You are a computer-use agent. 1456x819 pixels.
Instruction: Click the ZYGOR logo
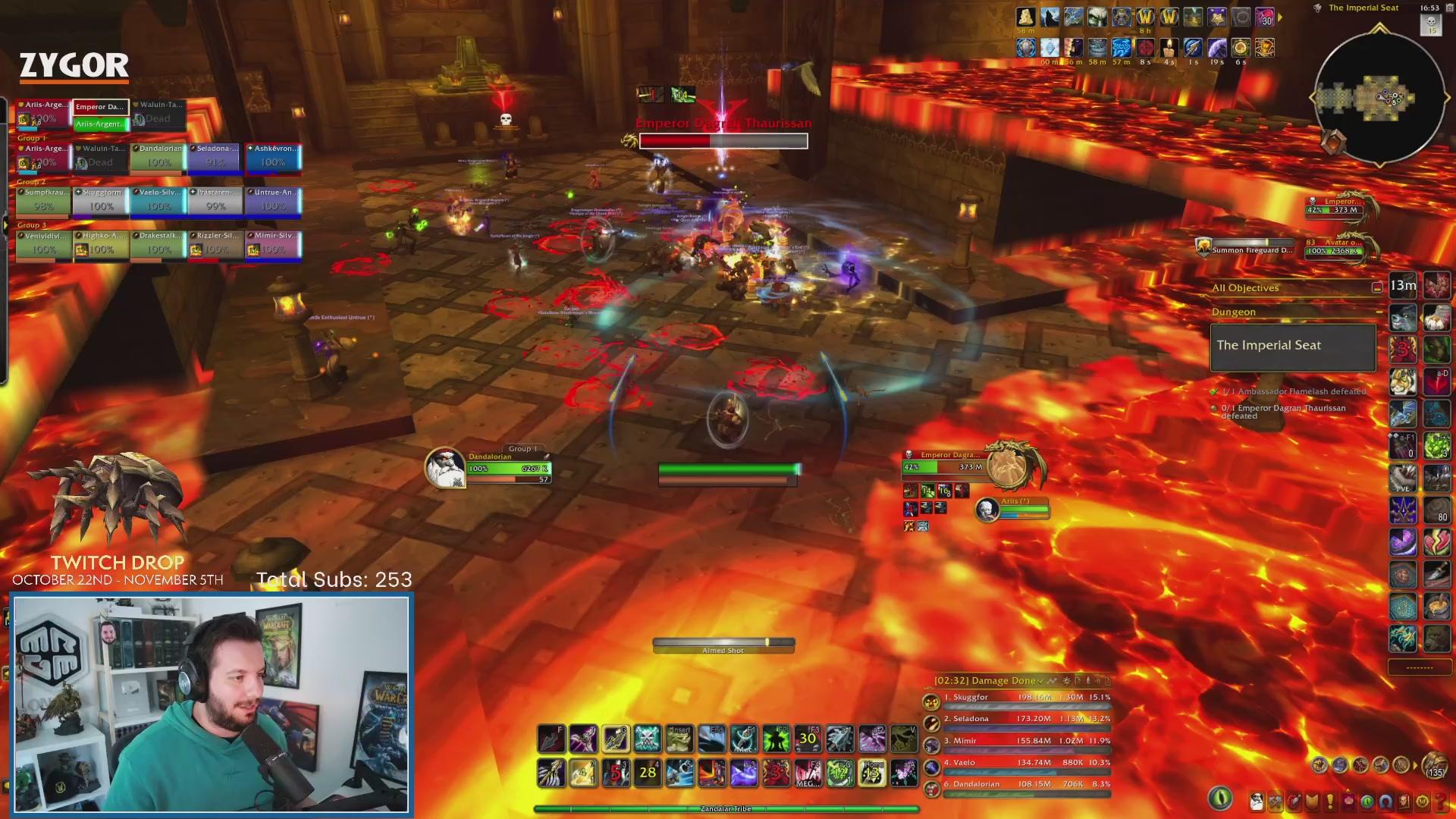click(74, 67)
